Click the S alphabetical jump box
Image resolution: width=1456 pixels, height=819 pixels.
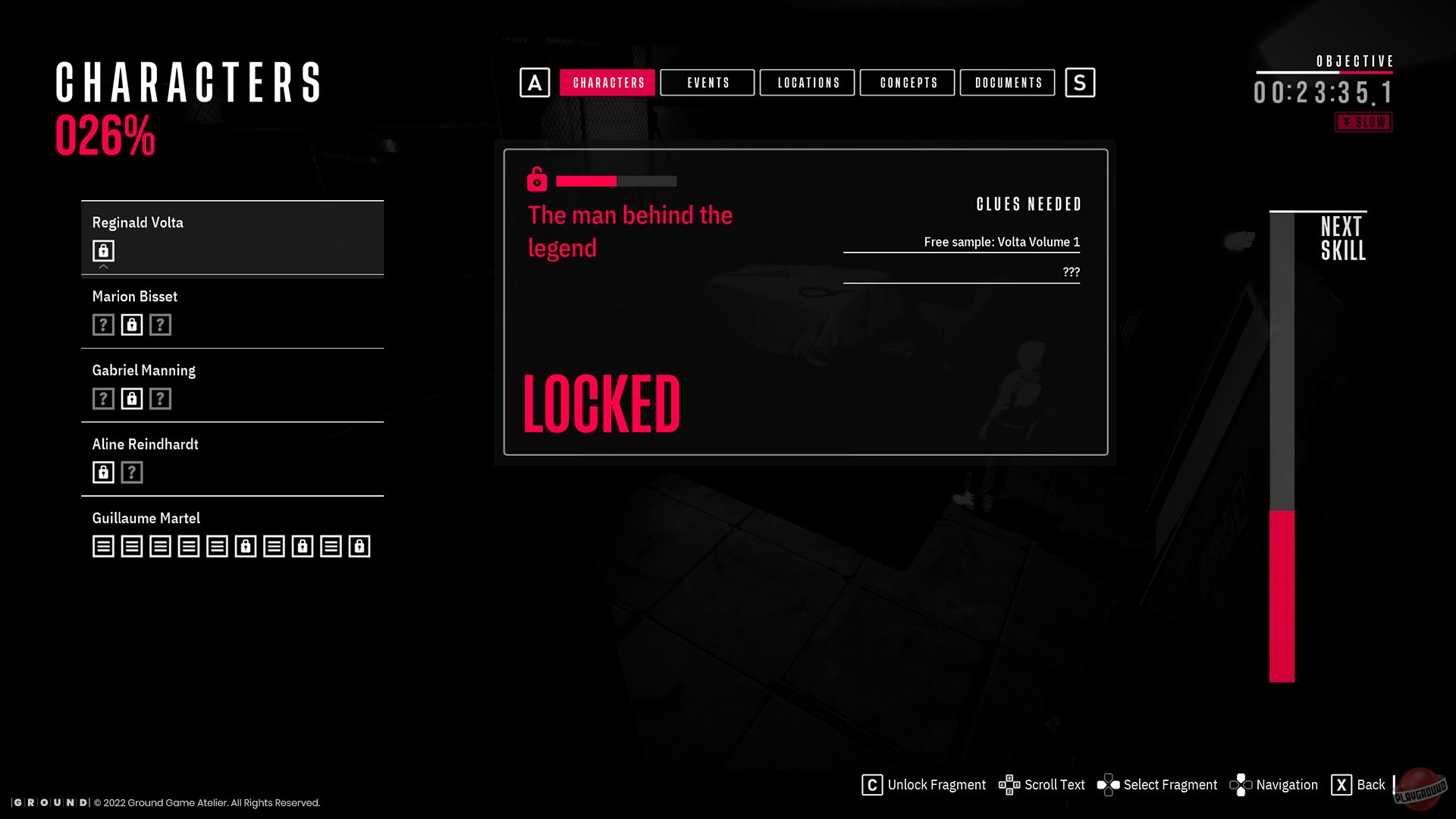1080,83
